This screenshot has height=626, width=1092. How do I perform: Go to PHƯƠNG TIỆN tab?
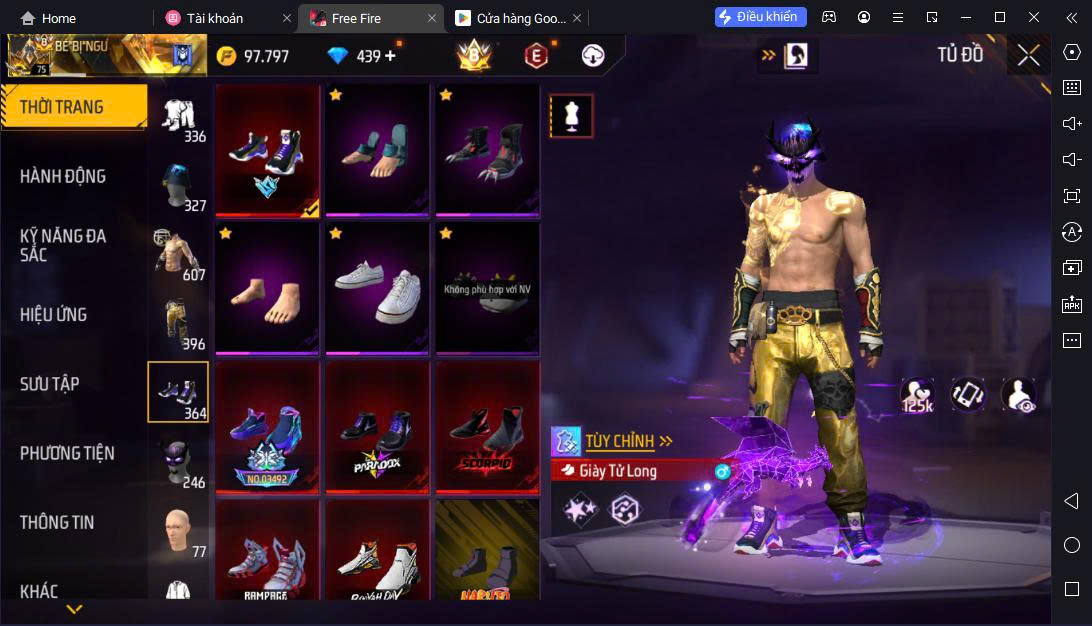pos(67,453)
